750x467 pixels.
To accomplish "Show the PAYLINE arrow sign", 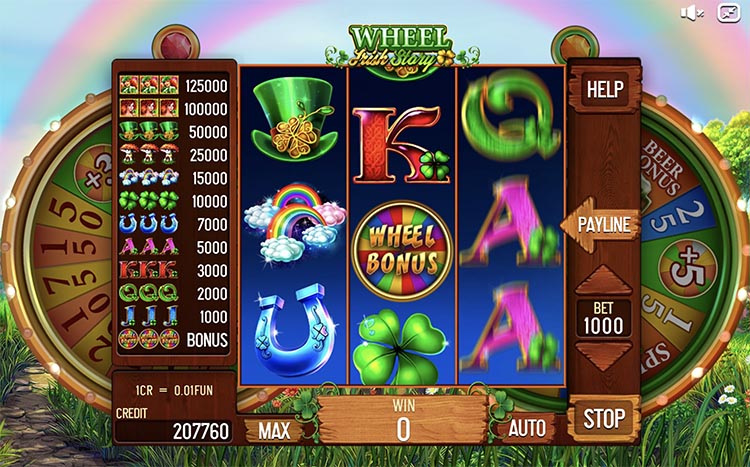I will click(x=602, y=224).
